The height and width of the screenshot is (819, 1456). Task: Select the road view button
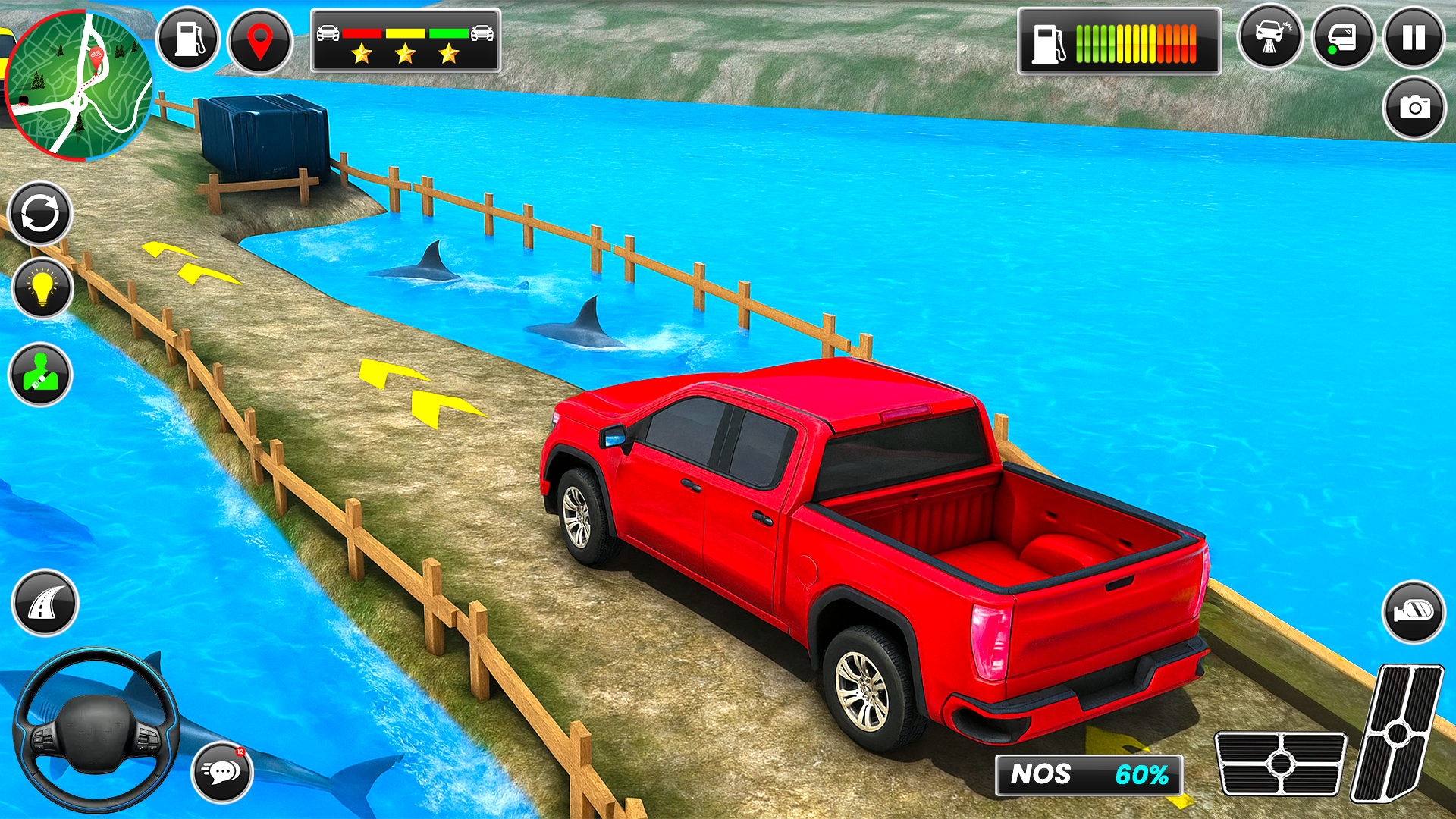click(x=45, y=603)
